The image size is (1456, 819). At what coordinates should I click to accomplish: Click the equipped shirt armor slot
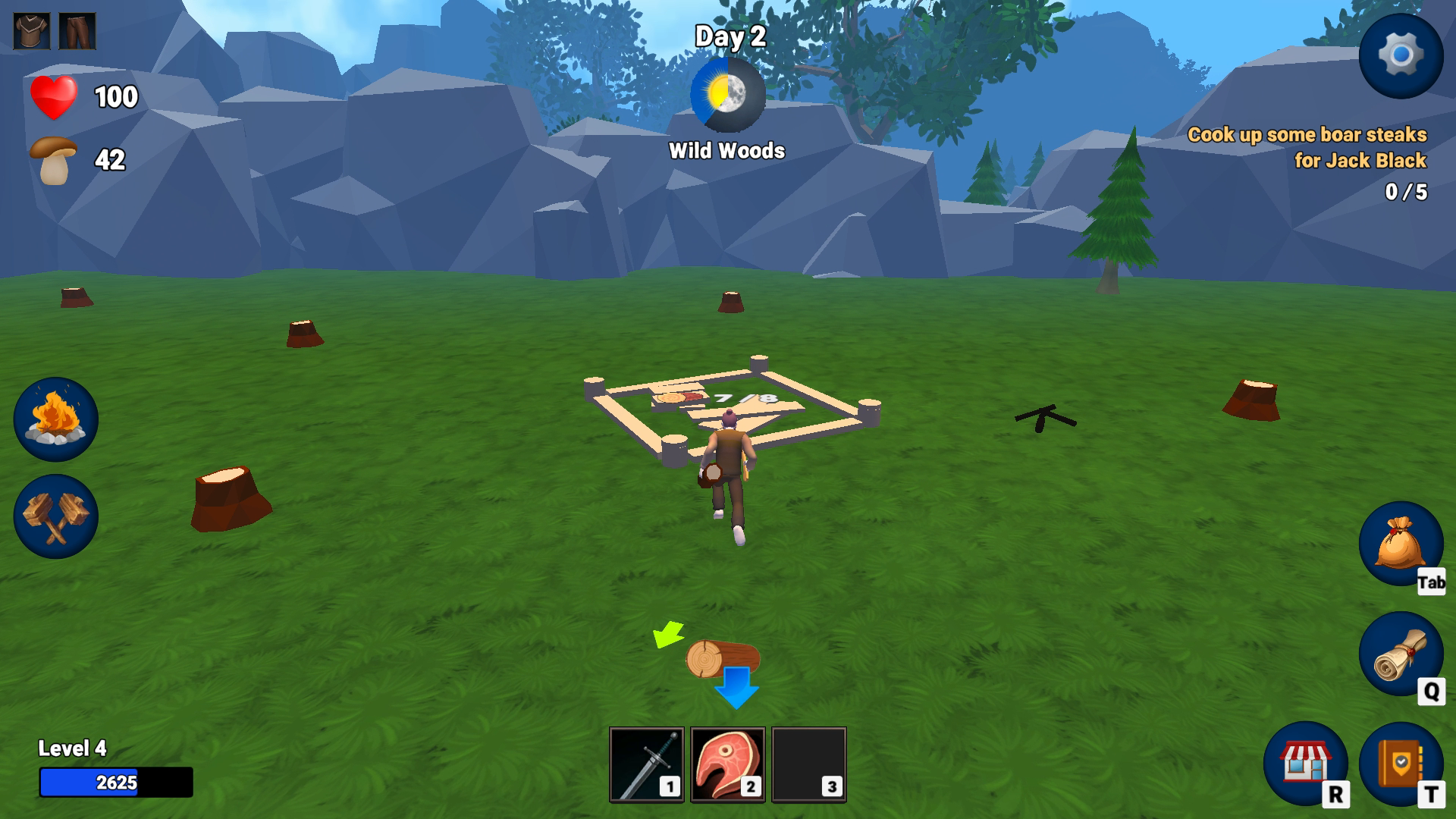tap(32, 31)
